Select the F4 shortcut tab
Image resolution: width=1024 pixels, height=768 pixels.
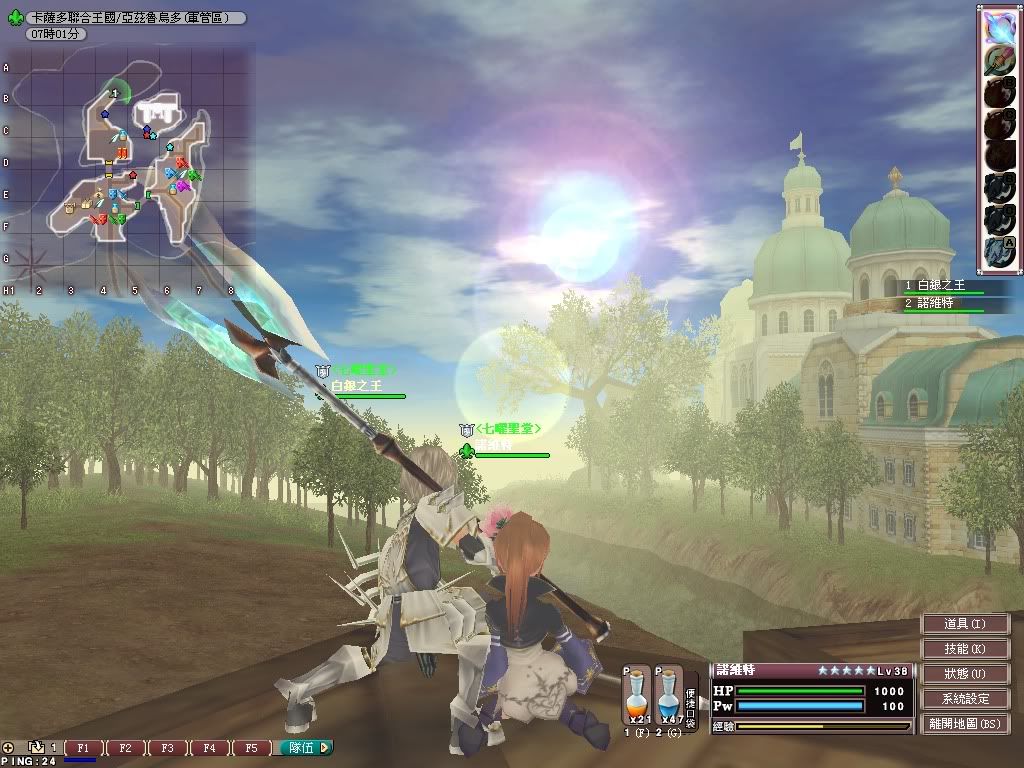click(x=209, y=748)
